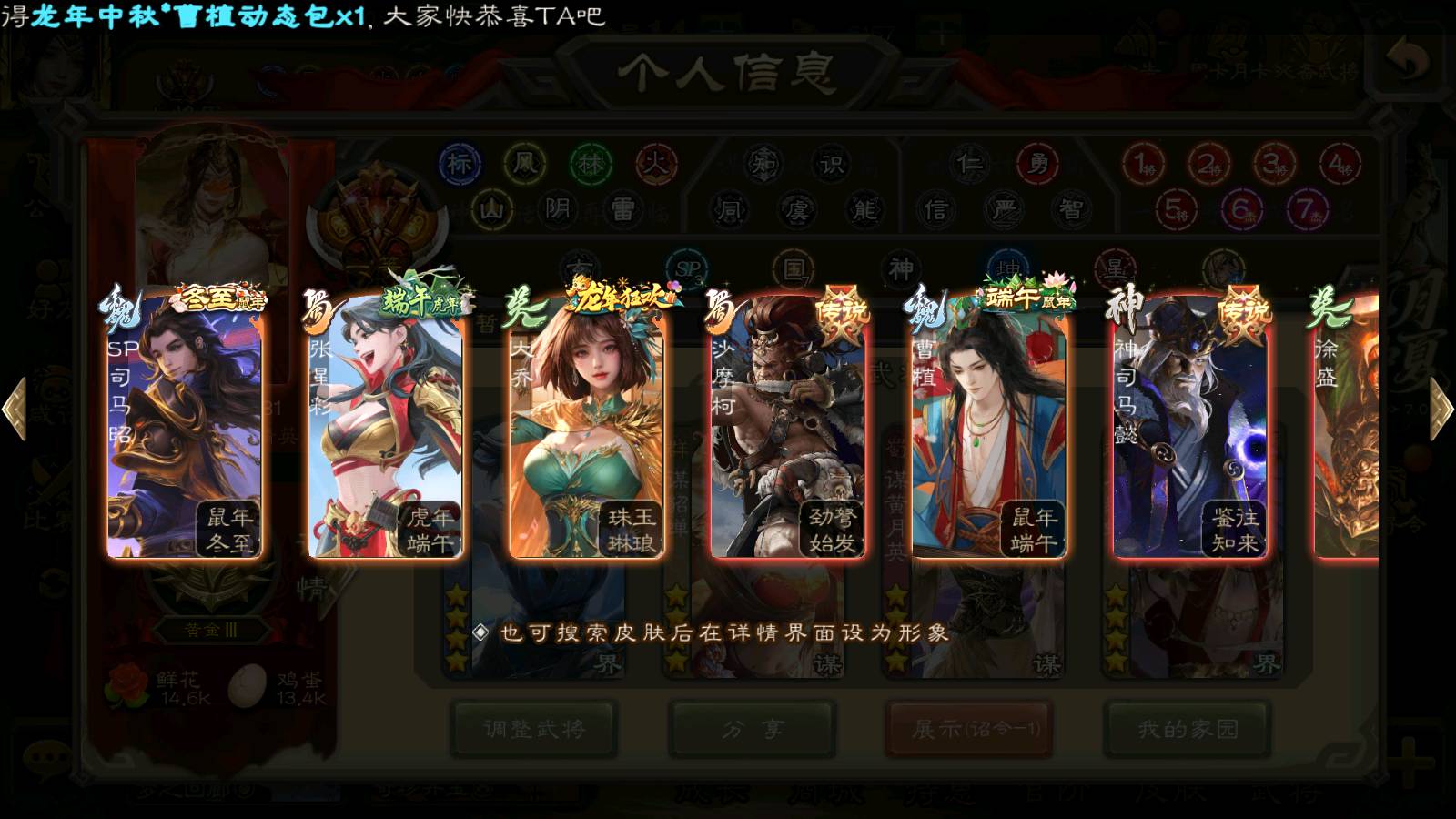Open 我的家园 home button

(x=1188, y=729)
